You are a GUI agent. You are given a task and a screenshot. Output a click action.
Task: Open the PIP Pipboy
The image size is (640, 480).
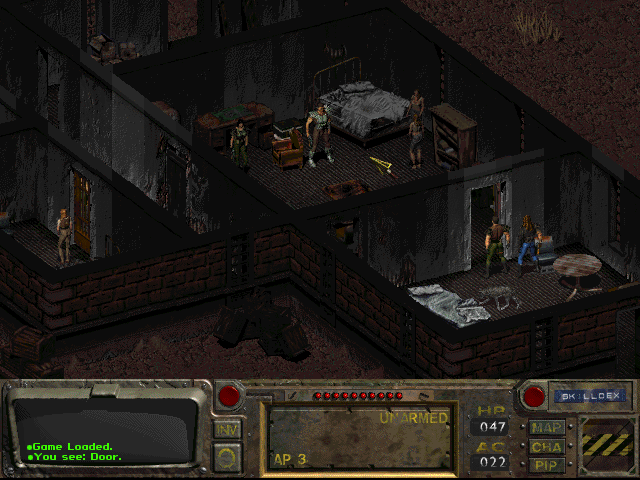pos(548,465)
